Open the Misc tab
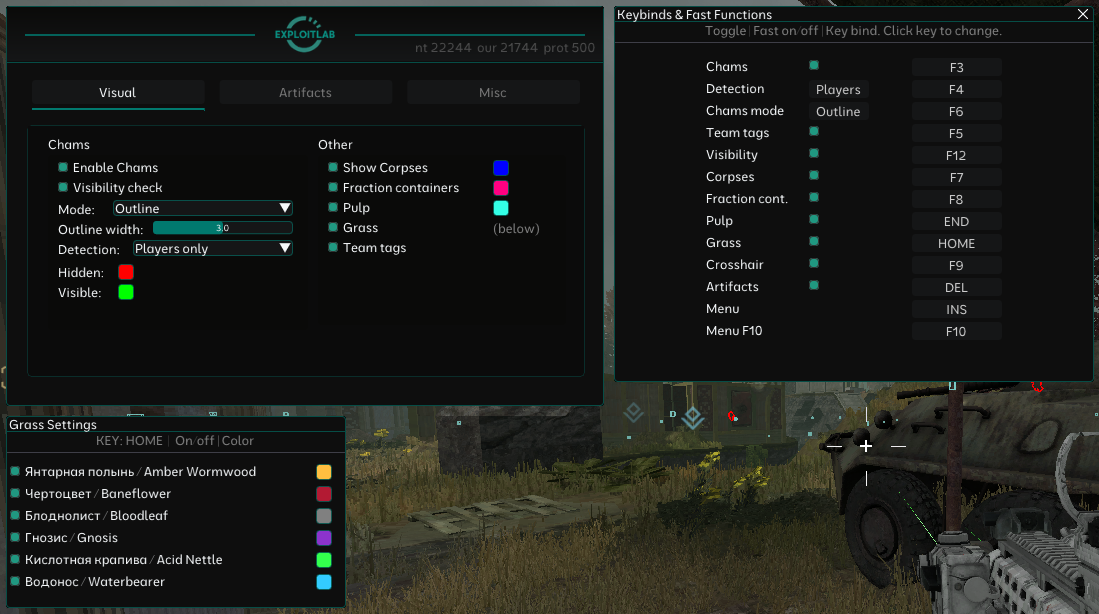Viewport: 1099px width, 614px height. (493, 93)
